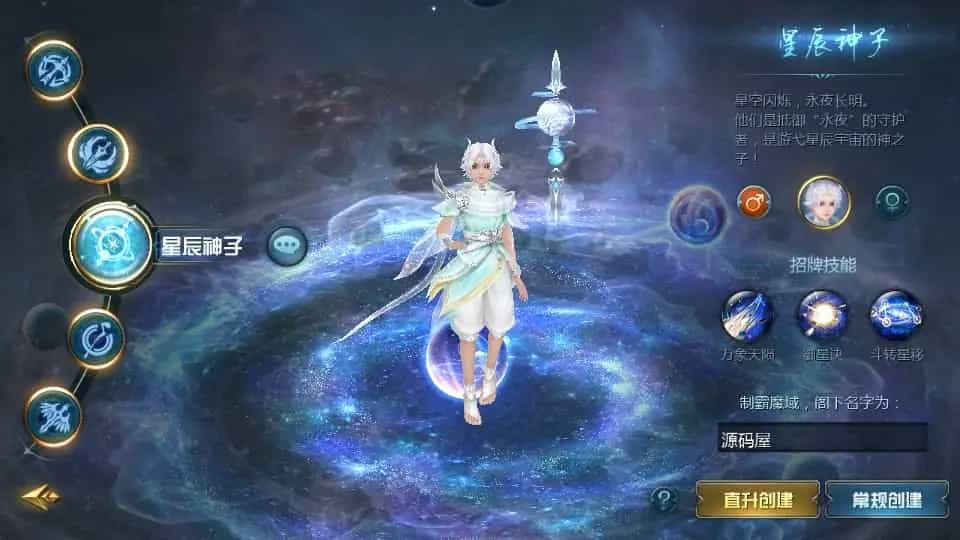The height and width of the screenshot is (540, 960).
Task: Choose the circular-arrow class icon
Action: (97, 338)
